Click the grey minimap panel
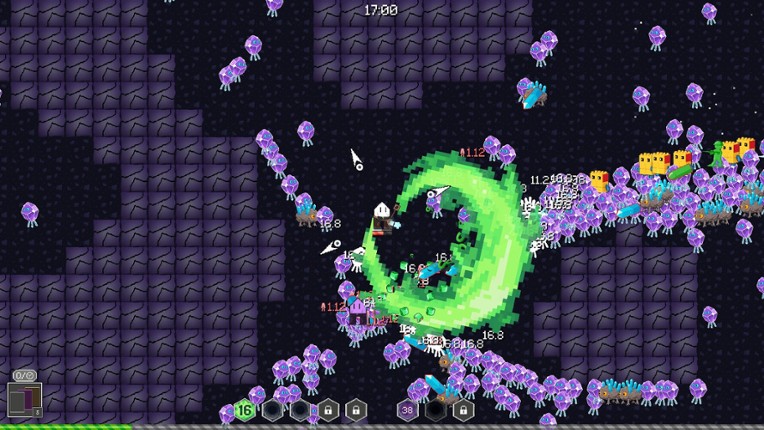 point(24,402)
